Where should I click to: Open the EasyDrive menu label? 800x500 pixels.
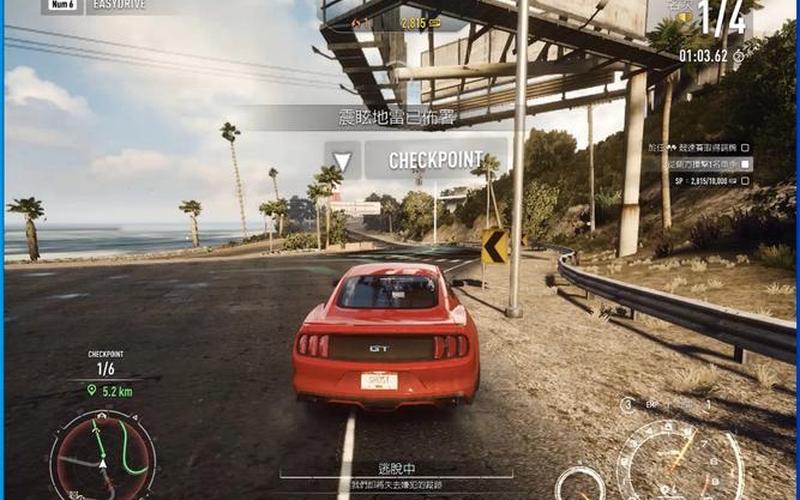click(119, 6)
